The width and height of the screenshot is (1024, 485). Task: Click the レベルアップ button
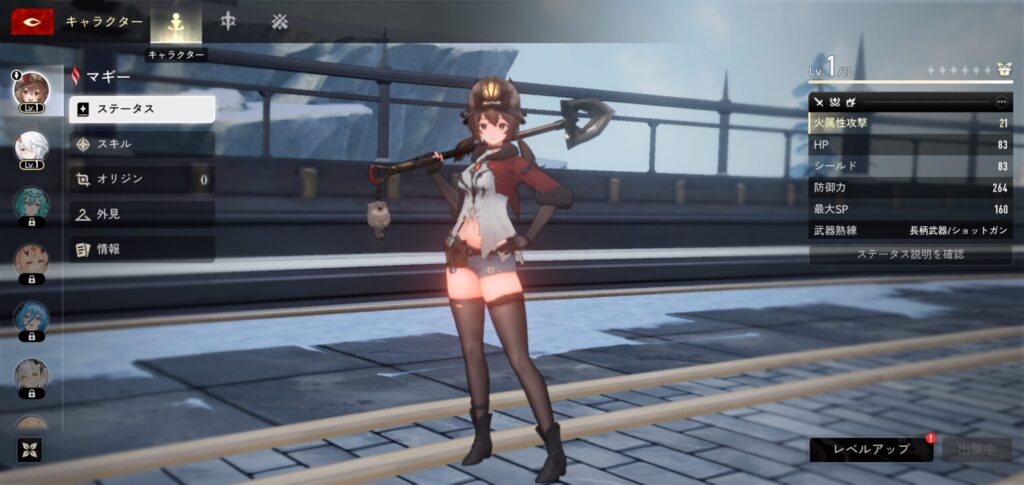click(x=871, y=449)
